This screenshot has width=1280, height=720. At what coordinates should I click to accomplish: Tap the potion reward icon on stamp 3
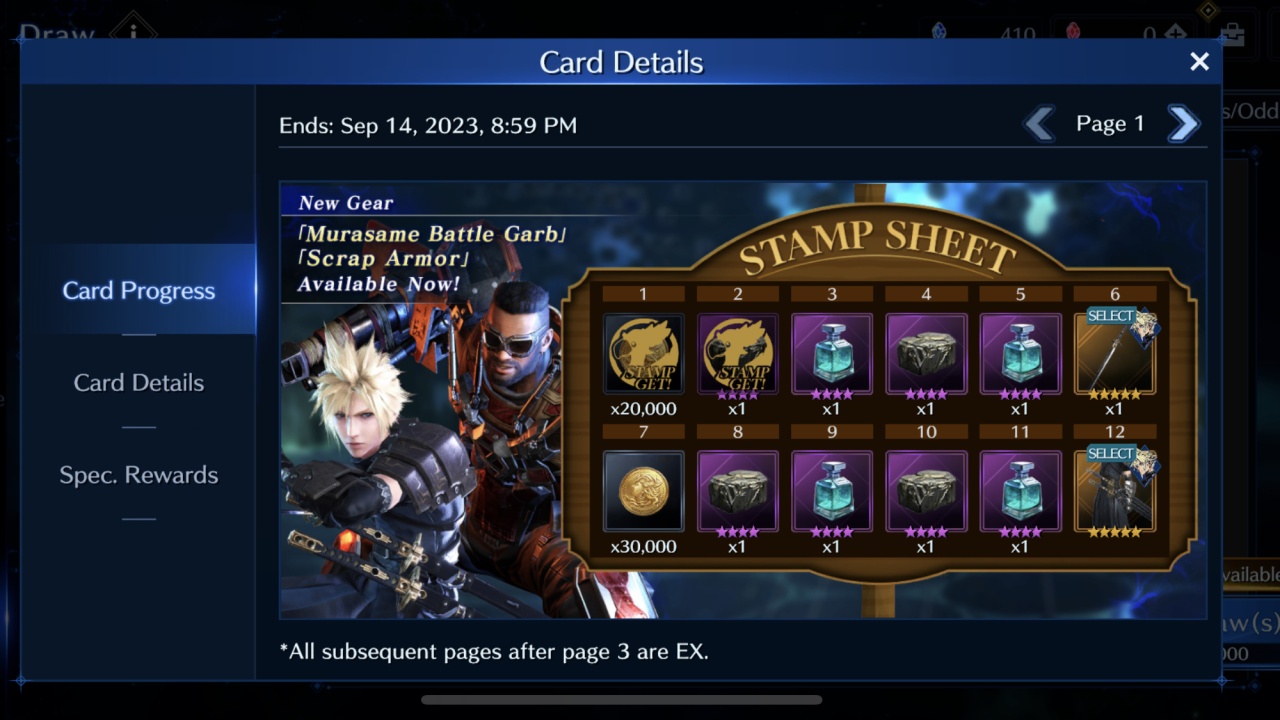(x=831, y=352)
